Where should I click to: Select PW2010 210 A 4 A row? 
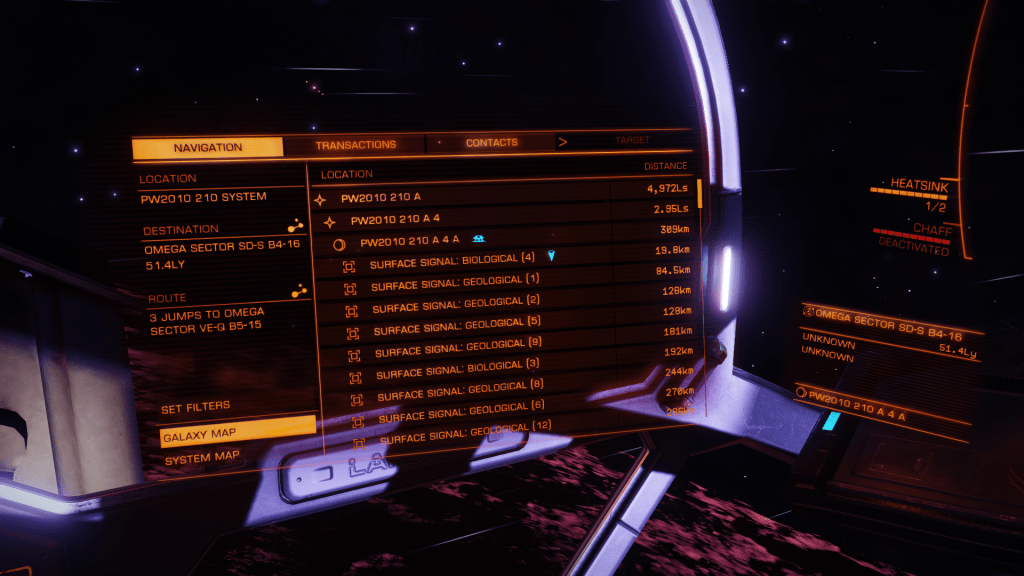coord(410,241)
